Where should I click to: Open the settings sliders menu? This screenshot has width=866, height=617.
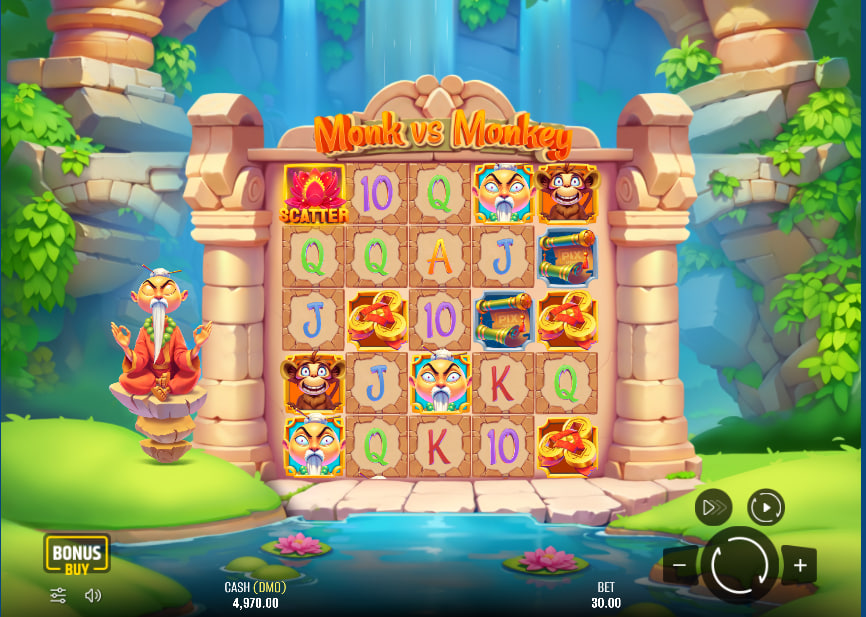coord(58,595)
